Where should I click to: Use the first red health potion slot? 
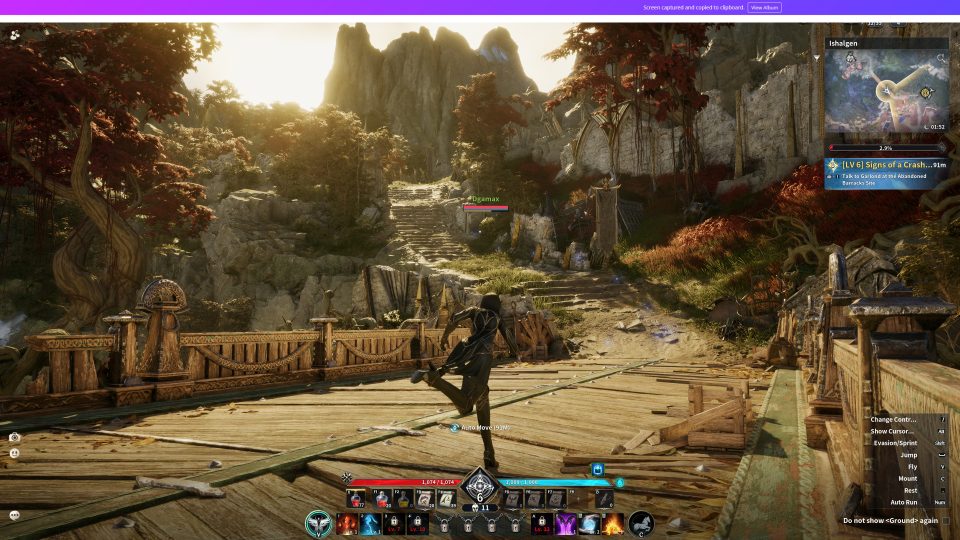[354, 498]
